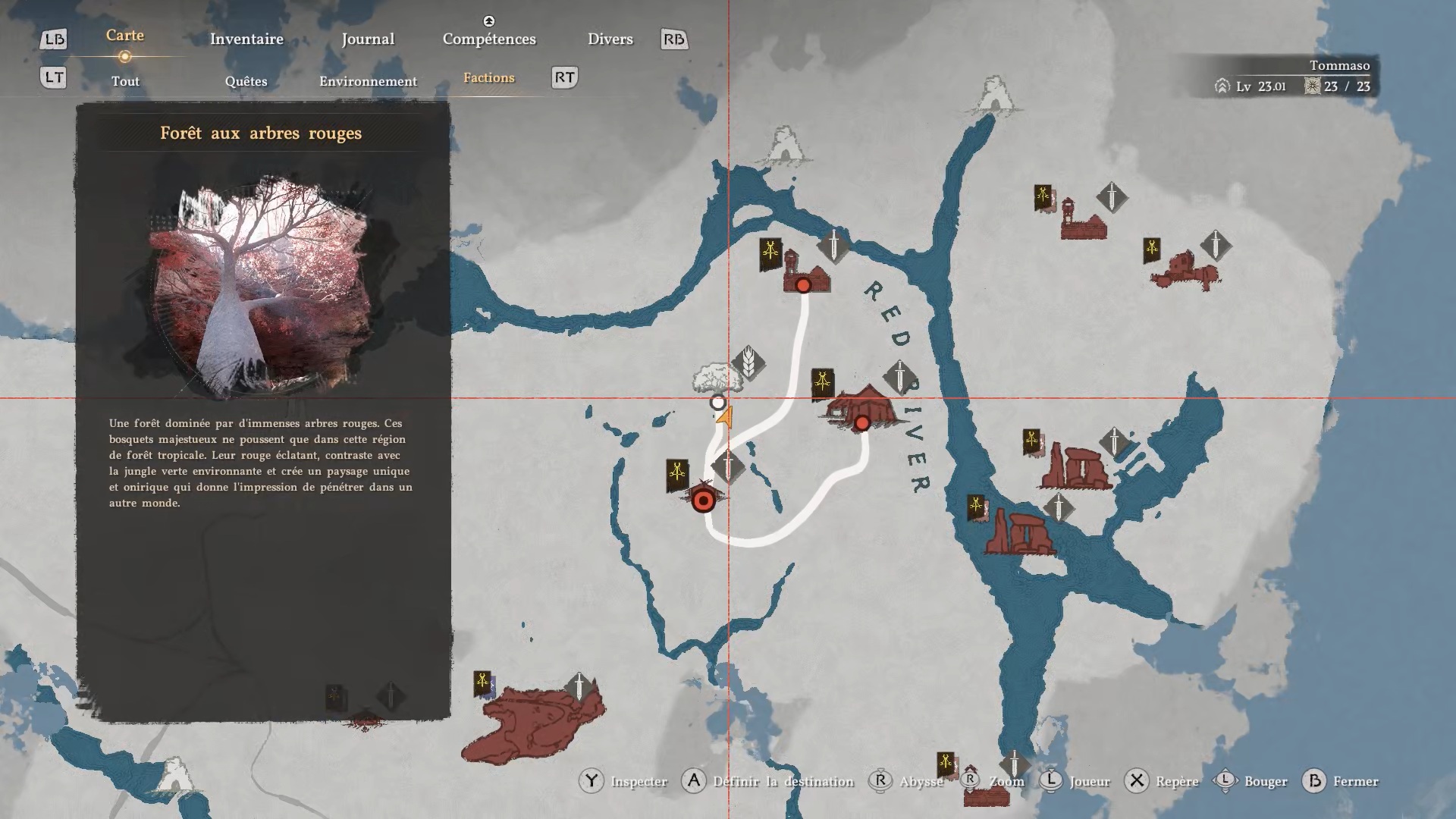Click the Forêt aux arbres rouges picture
The width and height of the screenshot is (1456, 819).
point(262,284)
